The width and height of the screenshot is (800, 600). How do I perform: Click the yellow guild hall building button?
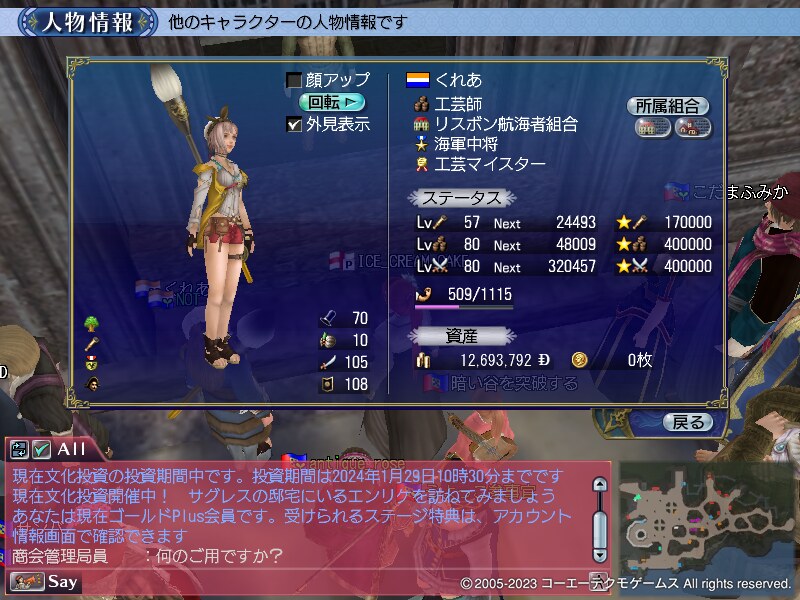tap(652, 127)
